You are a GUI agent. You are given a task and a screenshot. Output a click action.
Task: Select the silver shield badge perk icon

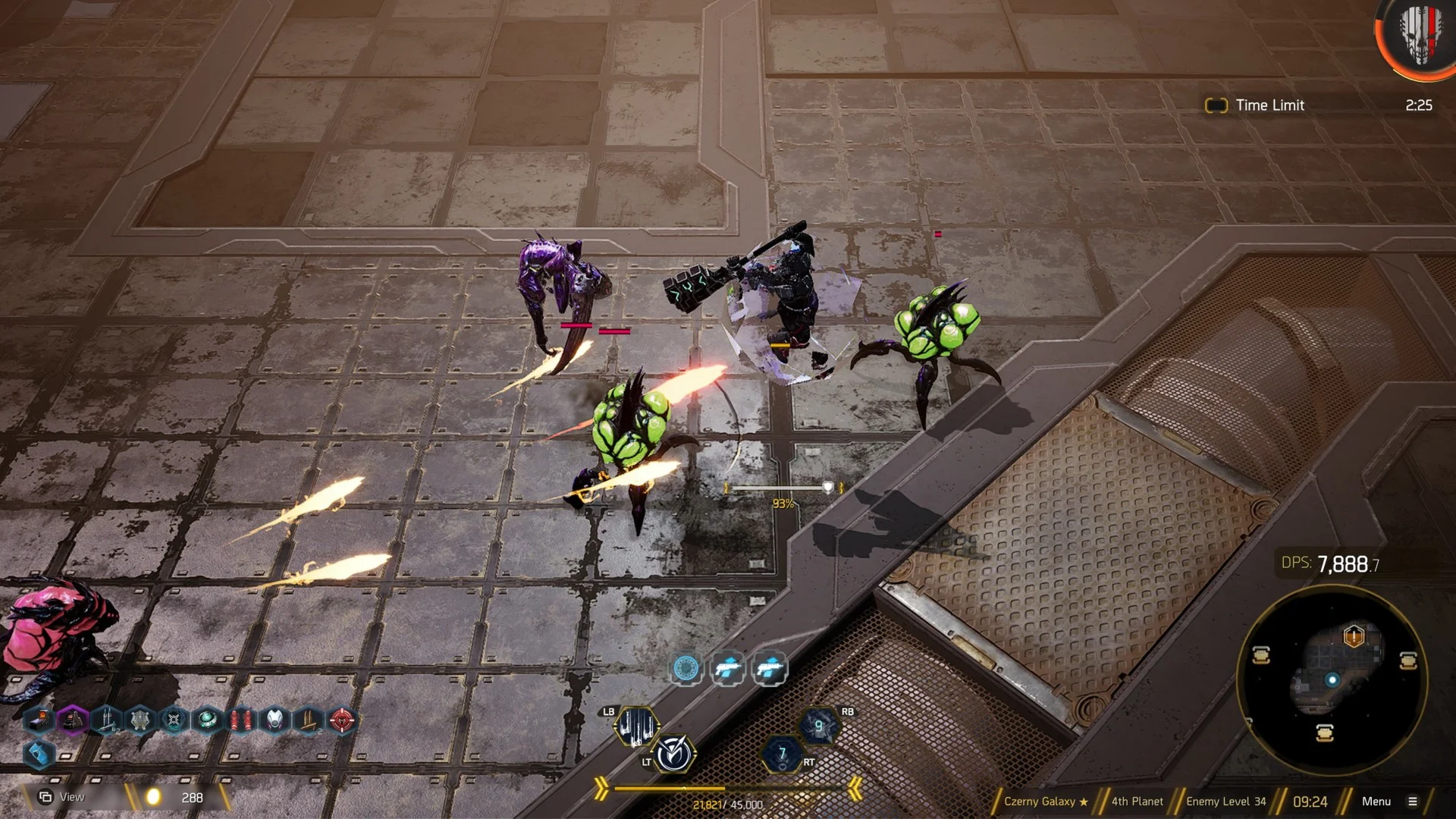[140, 719]
